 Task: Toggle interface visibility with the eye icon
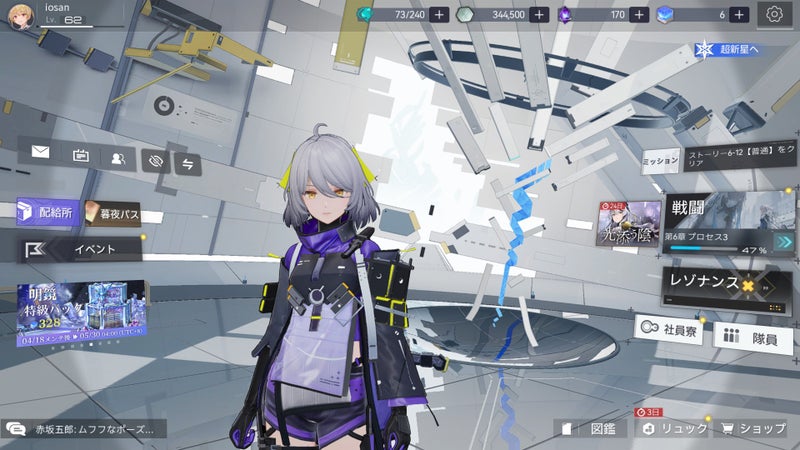coord(155,159)
